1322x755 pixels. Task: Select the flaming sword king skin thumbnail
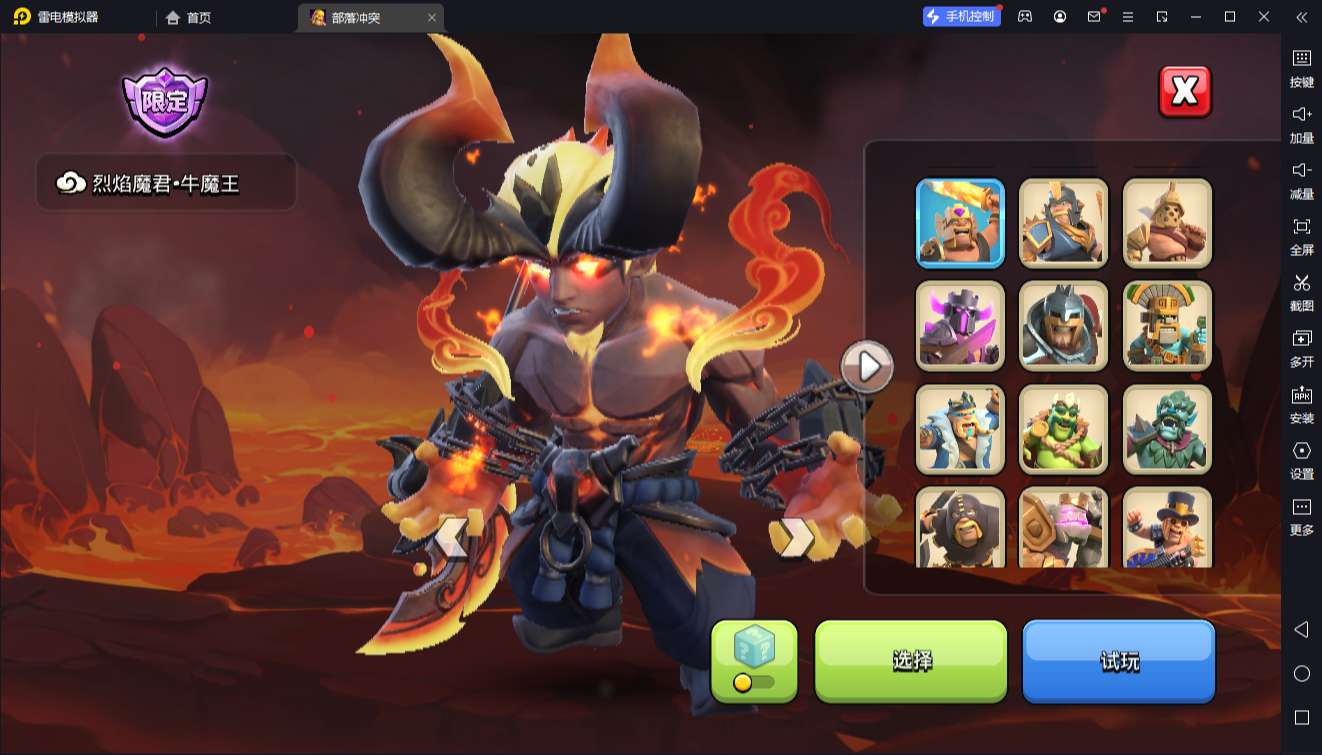pos(960,223)
